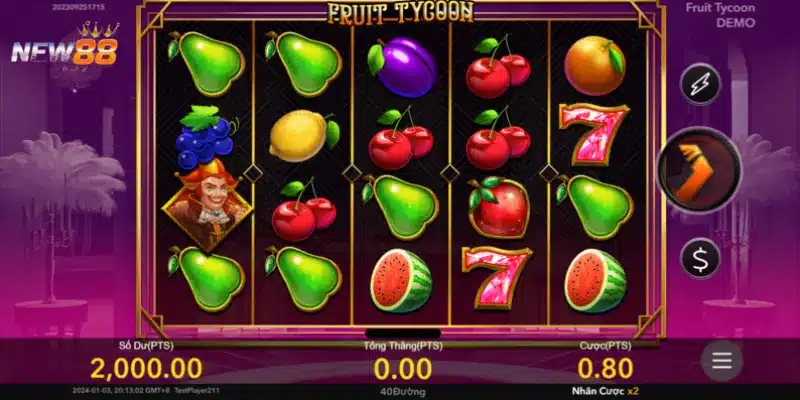Activate the lightning bolt turbo spin
The height and width of the screenshot is (400, 800).
(700, 84)
